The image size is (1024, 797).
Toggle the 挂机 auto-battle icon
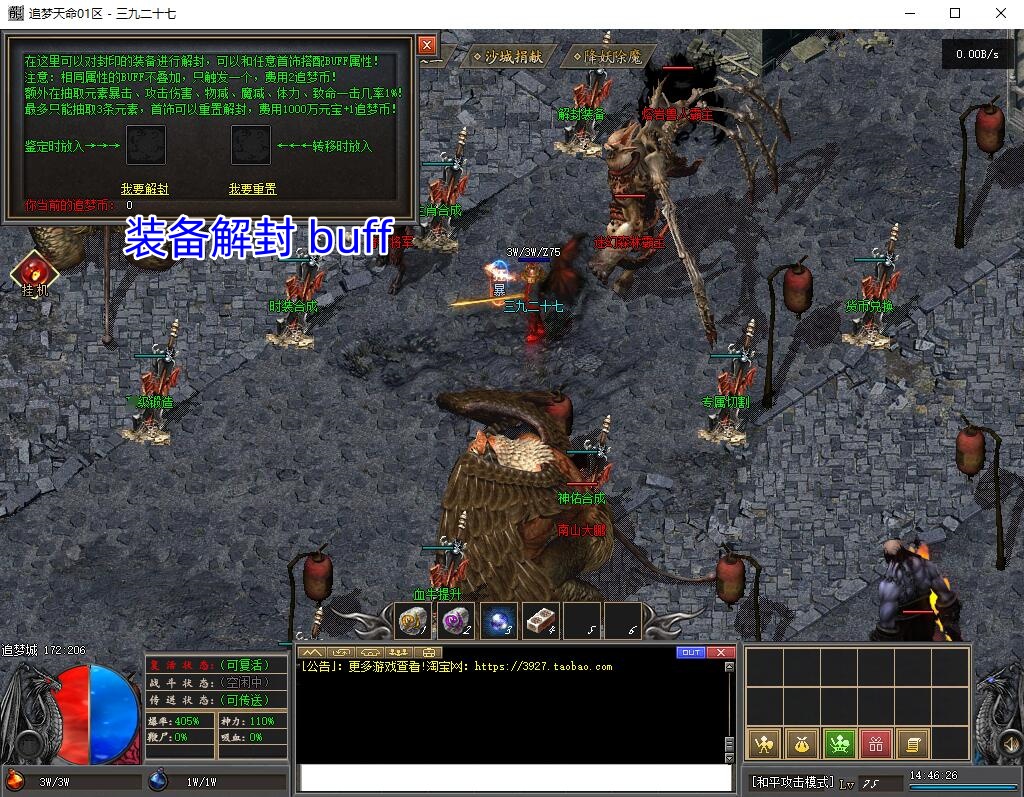[x=34, y=271]
